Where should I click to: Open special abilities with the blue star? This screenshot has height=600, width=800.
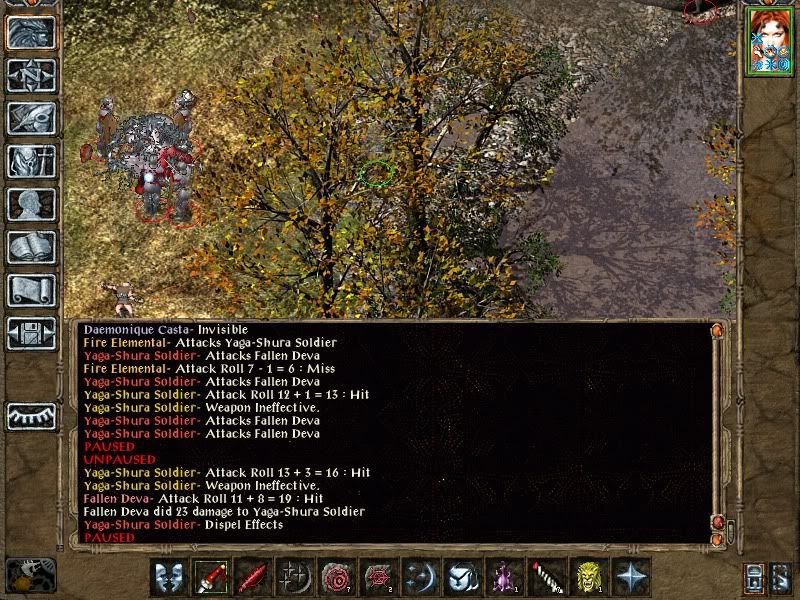(x=631, y=577)
